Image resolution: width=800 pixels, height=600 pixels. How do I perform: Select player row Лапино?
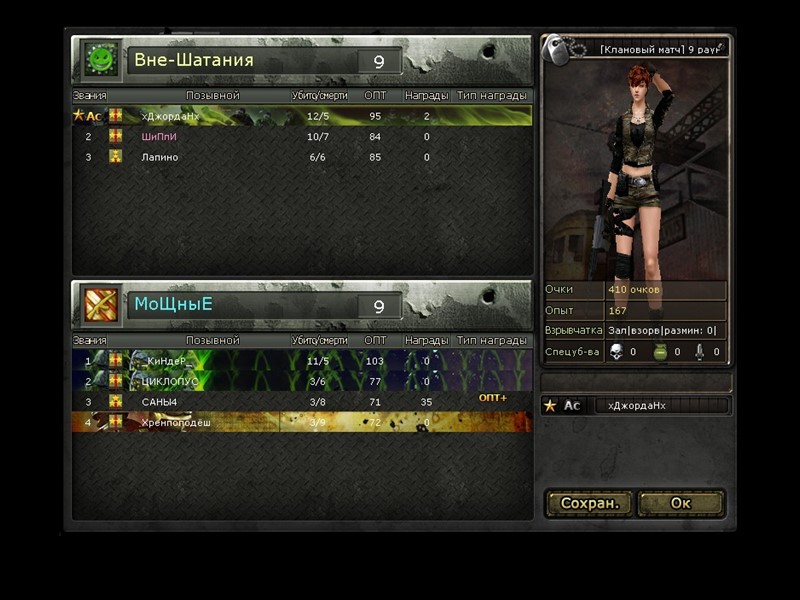point(300,157)
